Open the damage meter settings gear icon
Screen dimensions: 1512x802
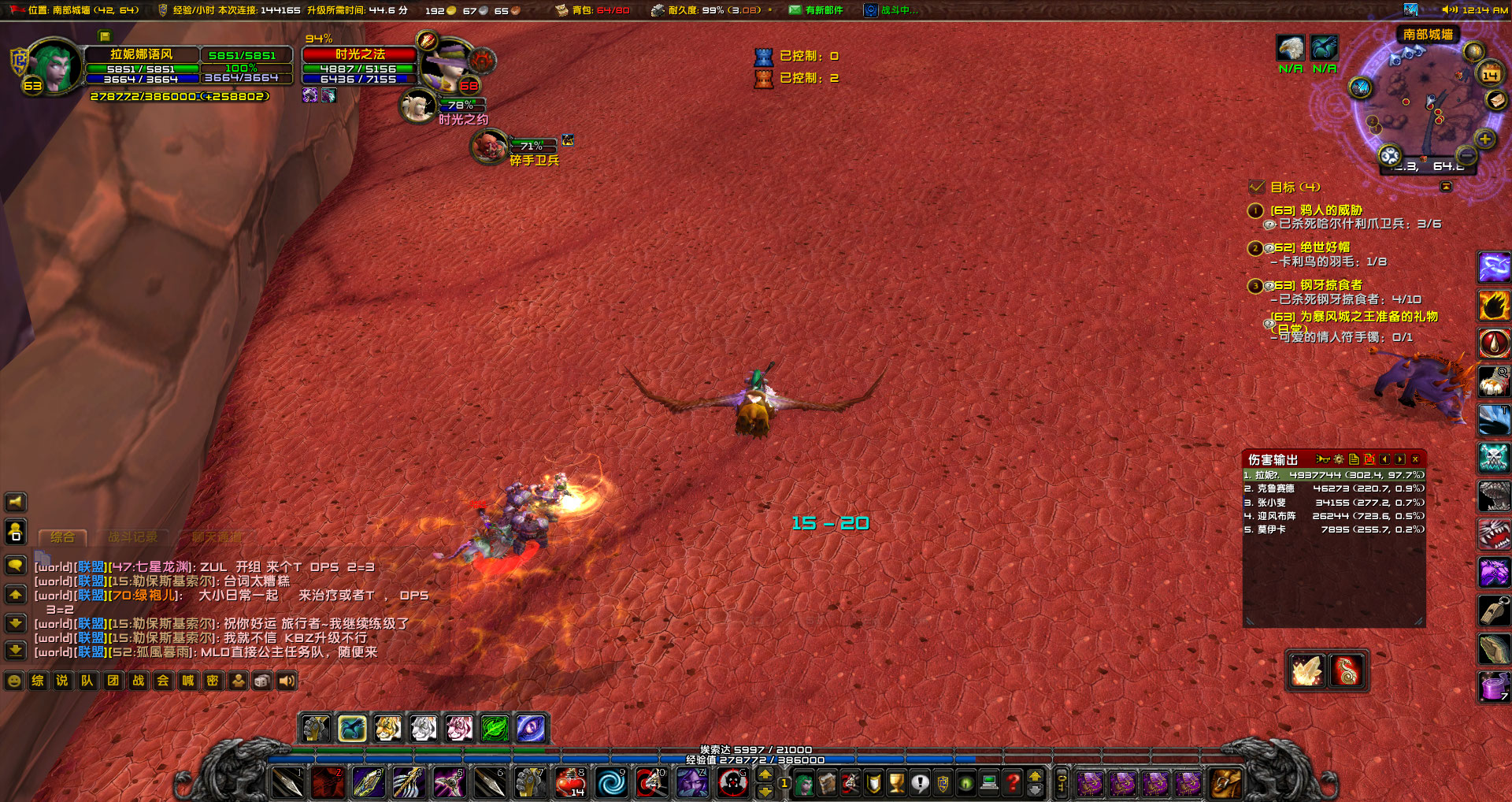pyautogui.click(x=1339, y=460)
